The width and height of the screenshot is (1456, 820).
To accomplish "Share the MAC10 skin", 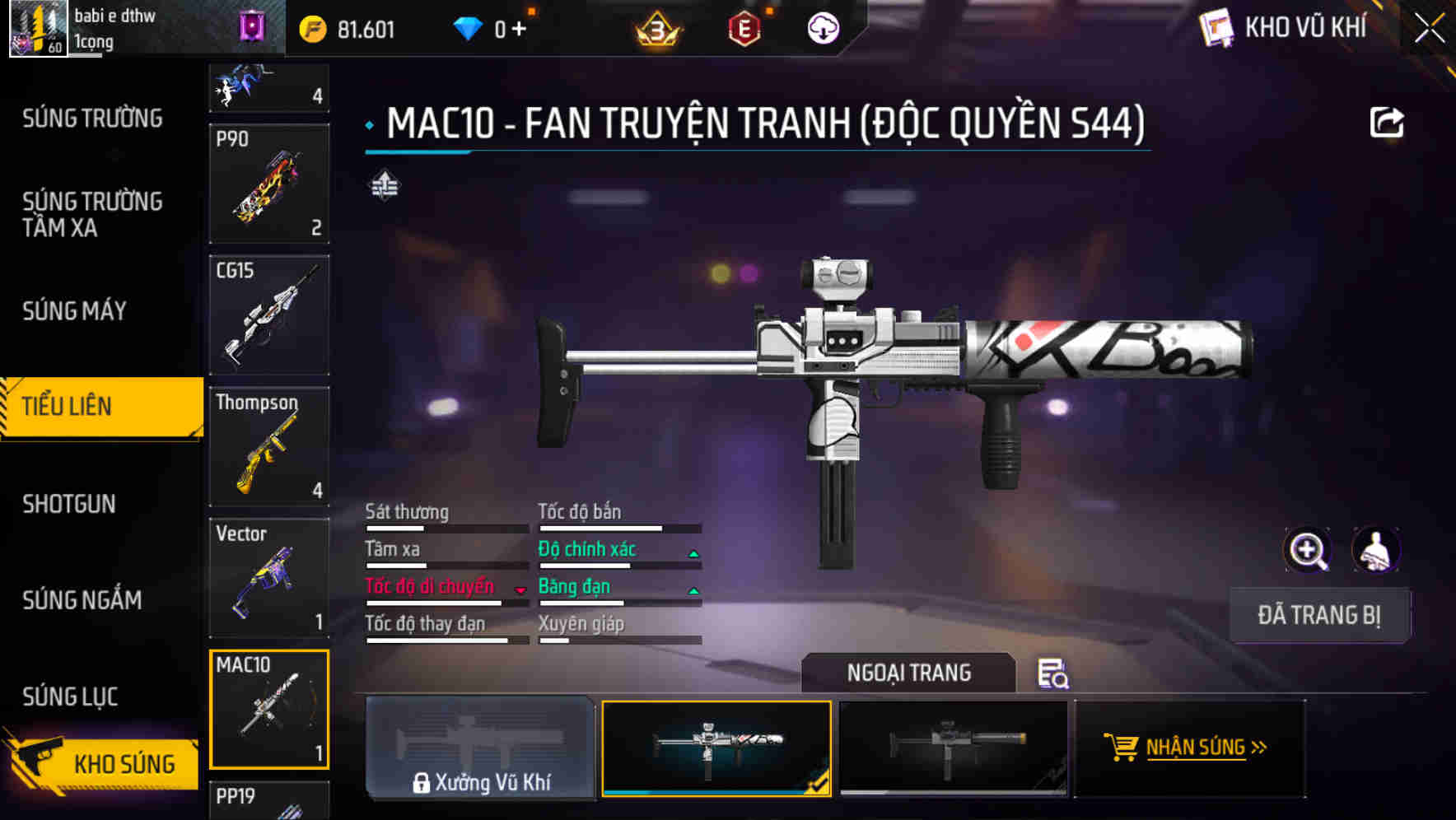I will pos(1386,123).
